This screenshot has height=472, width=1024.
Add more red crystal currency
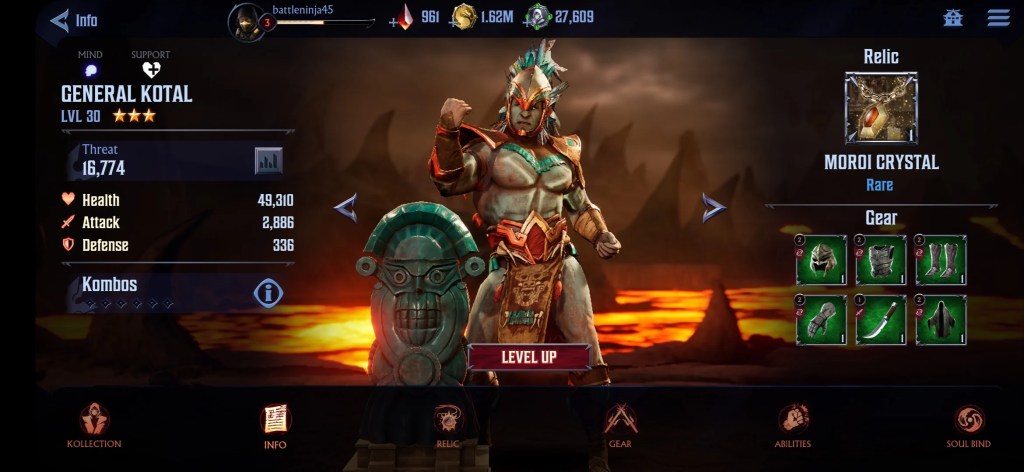395,19
